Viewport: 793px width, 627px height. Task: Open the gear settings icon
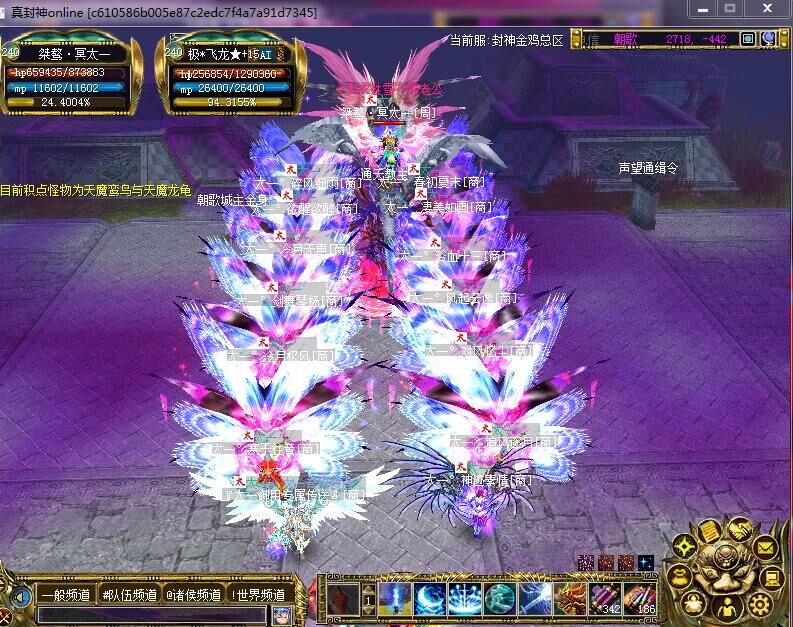(x=759, y=603)
